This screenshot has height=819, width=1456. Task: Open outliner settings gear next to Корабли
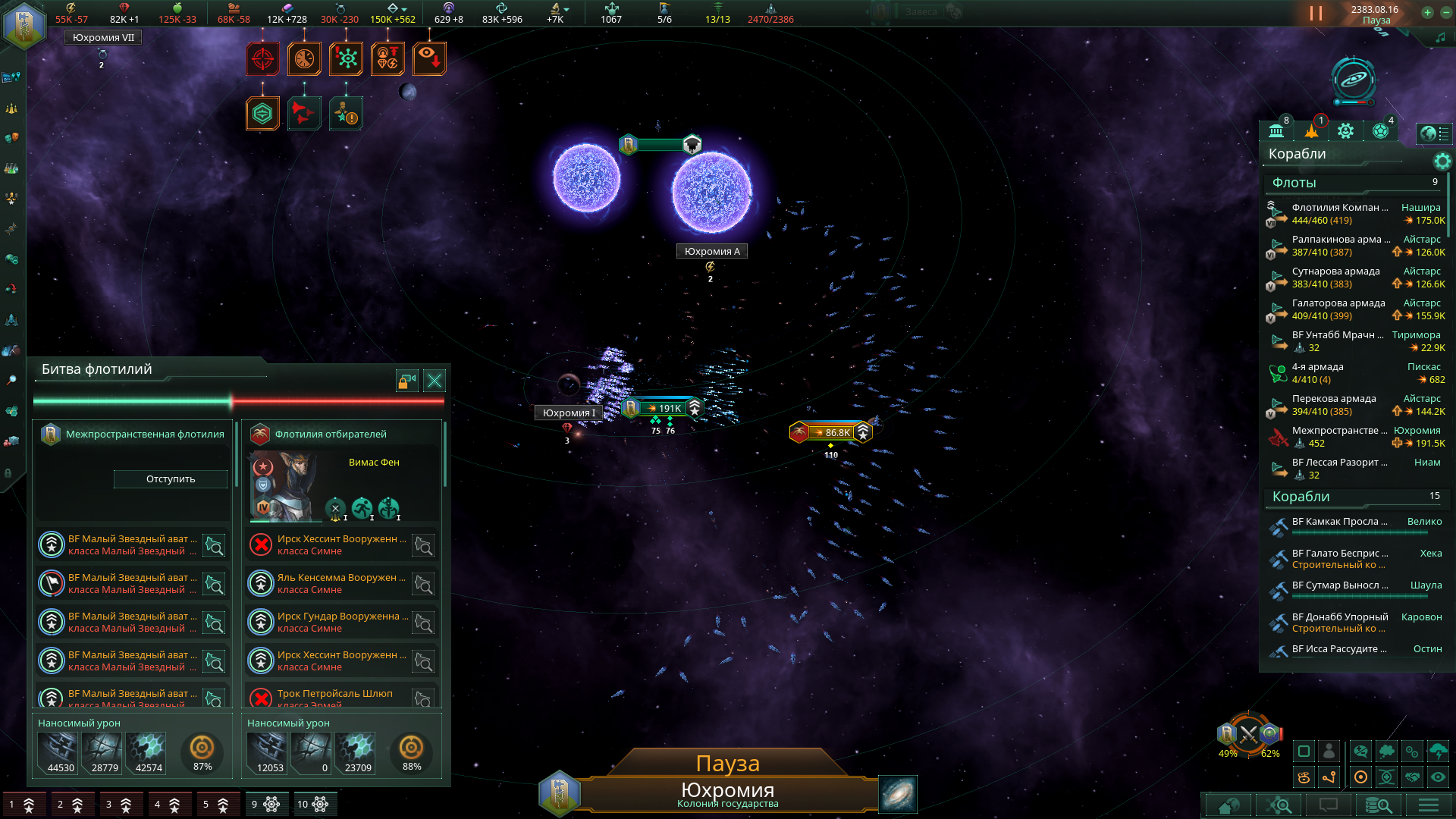pos(1442,161)
